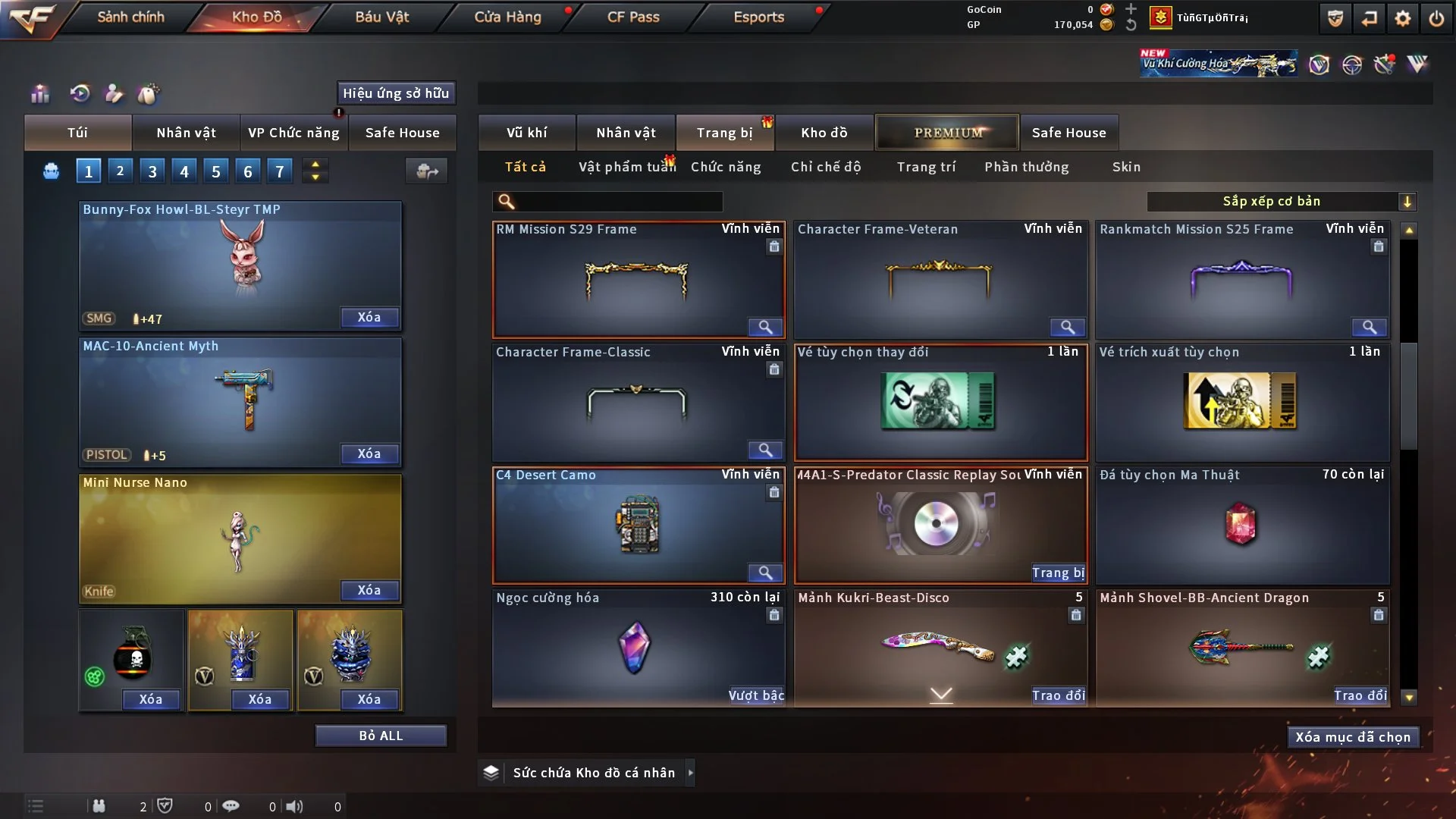
Task: Click Xóa mục đã chọn button
Action: click(x=1353, y=737)
